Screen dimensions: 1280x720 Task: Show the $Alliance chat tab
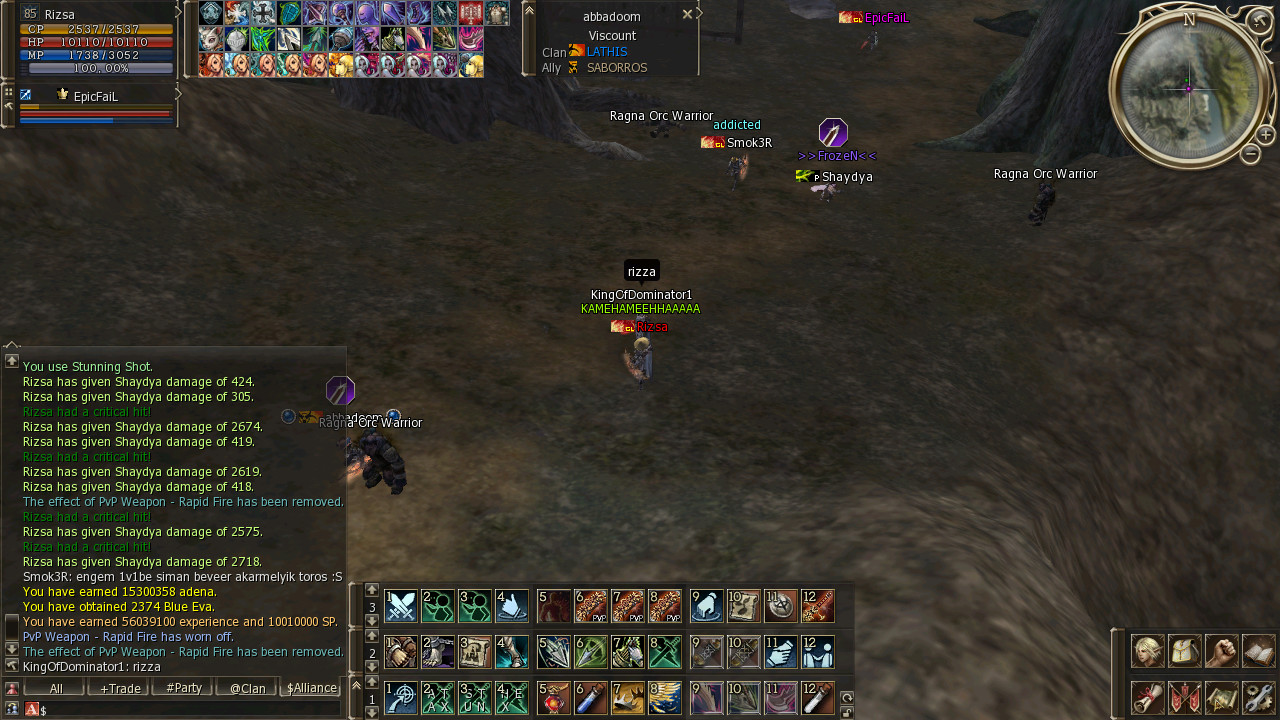click(x=312, y=688)
